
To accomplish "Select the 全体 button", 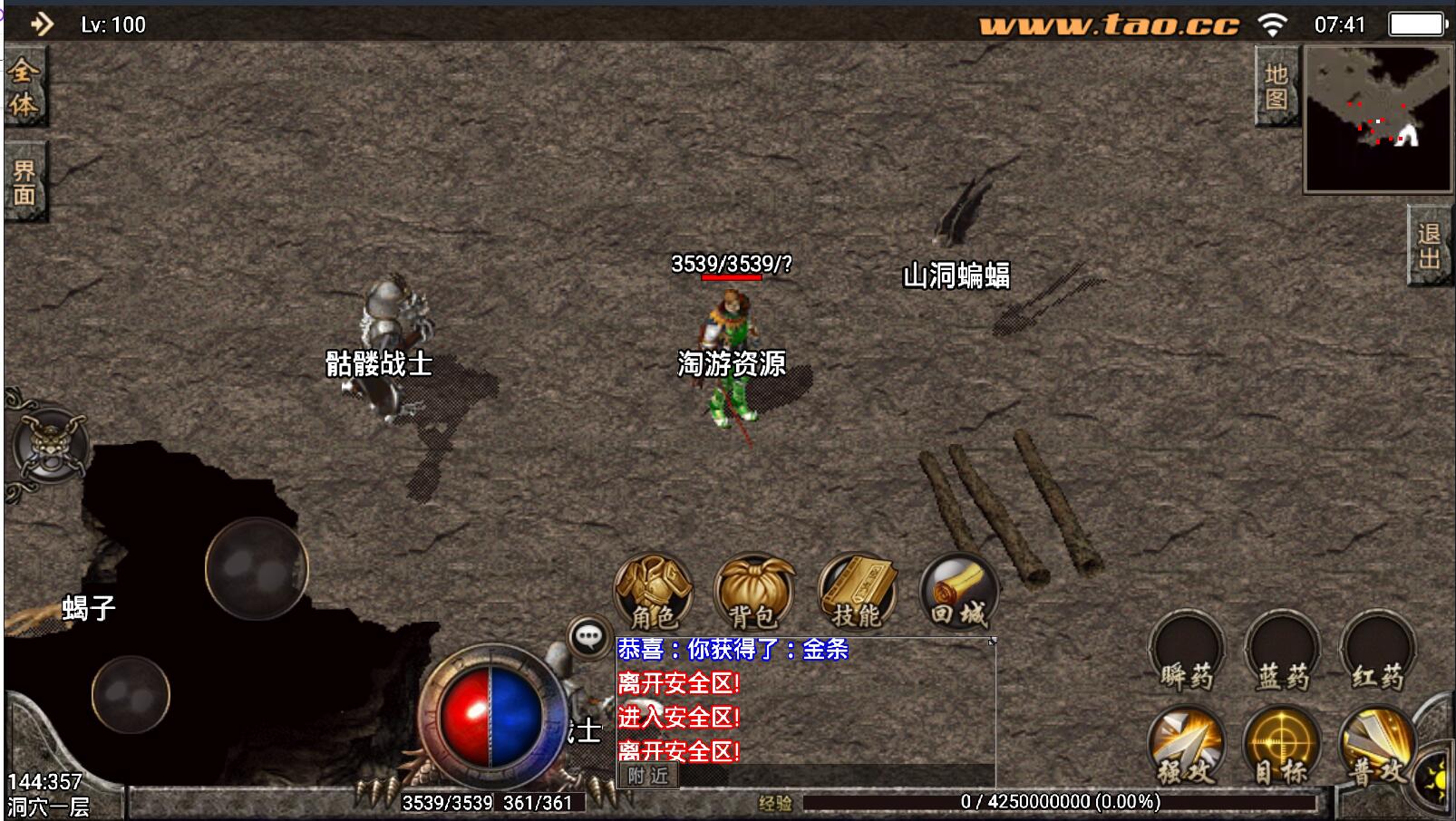I will pyautogui.click(x=24, y=87).
